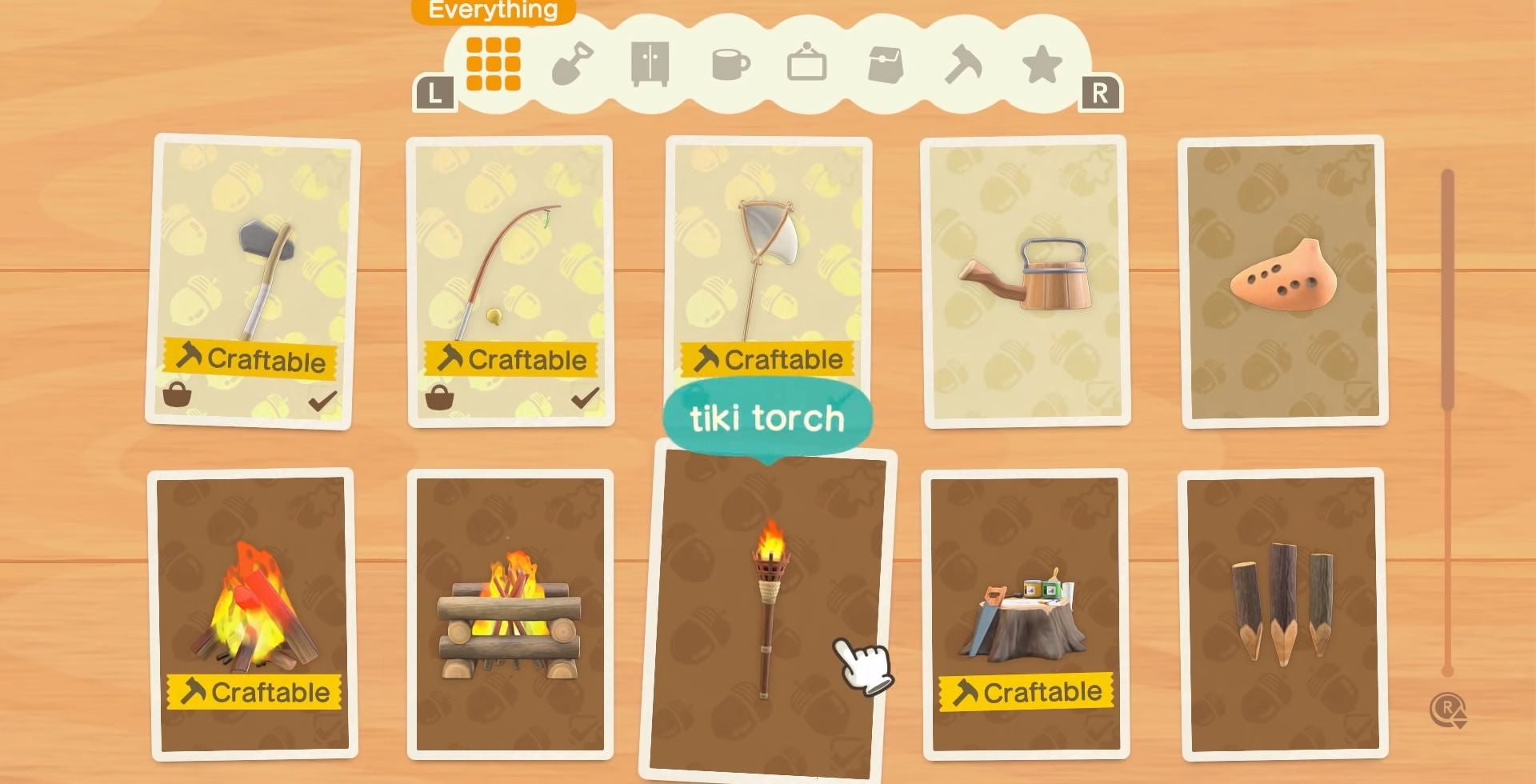Image resolution: width=1536 pixels, height=784 pixels.
Task: Open the mug housewares category
Action: (x=730, y=64)
